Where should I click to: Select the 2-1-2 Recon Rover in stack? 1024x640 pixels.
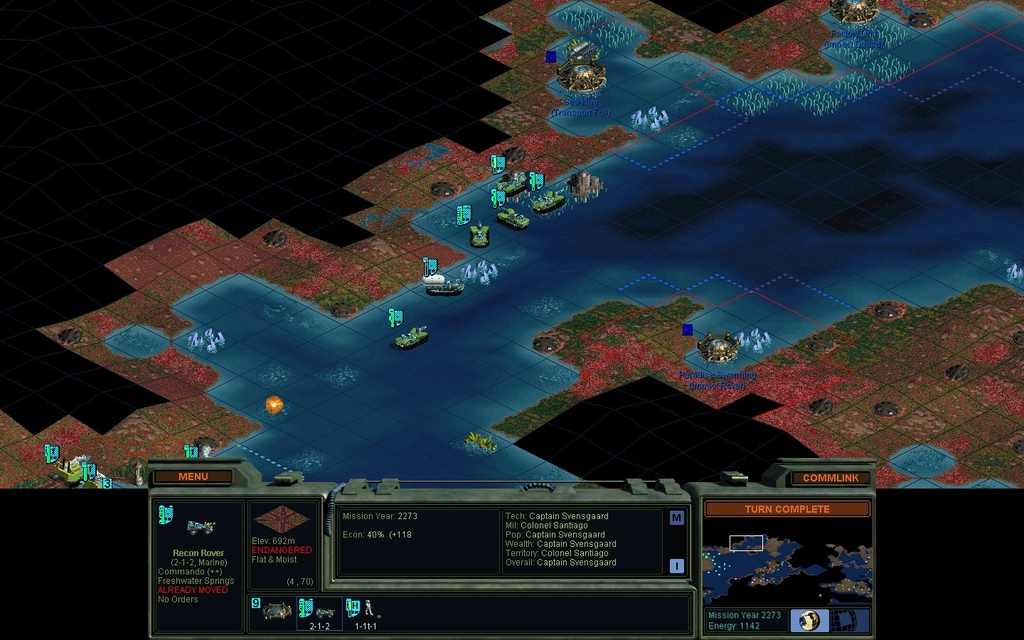[x=316, y=611]
